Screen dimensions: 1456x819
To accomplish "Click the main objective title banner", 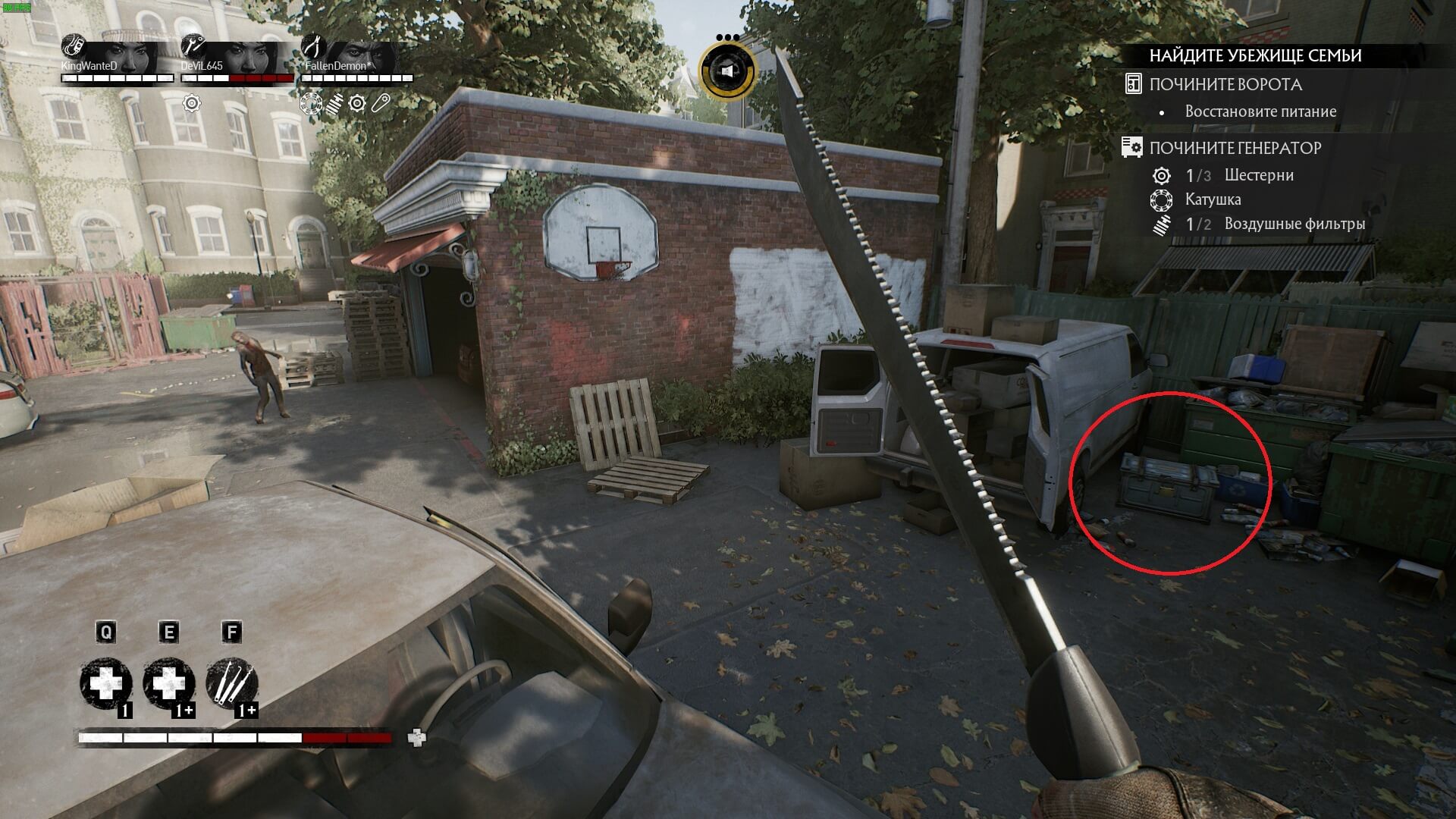I will point(1255,55).
